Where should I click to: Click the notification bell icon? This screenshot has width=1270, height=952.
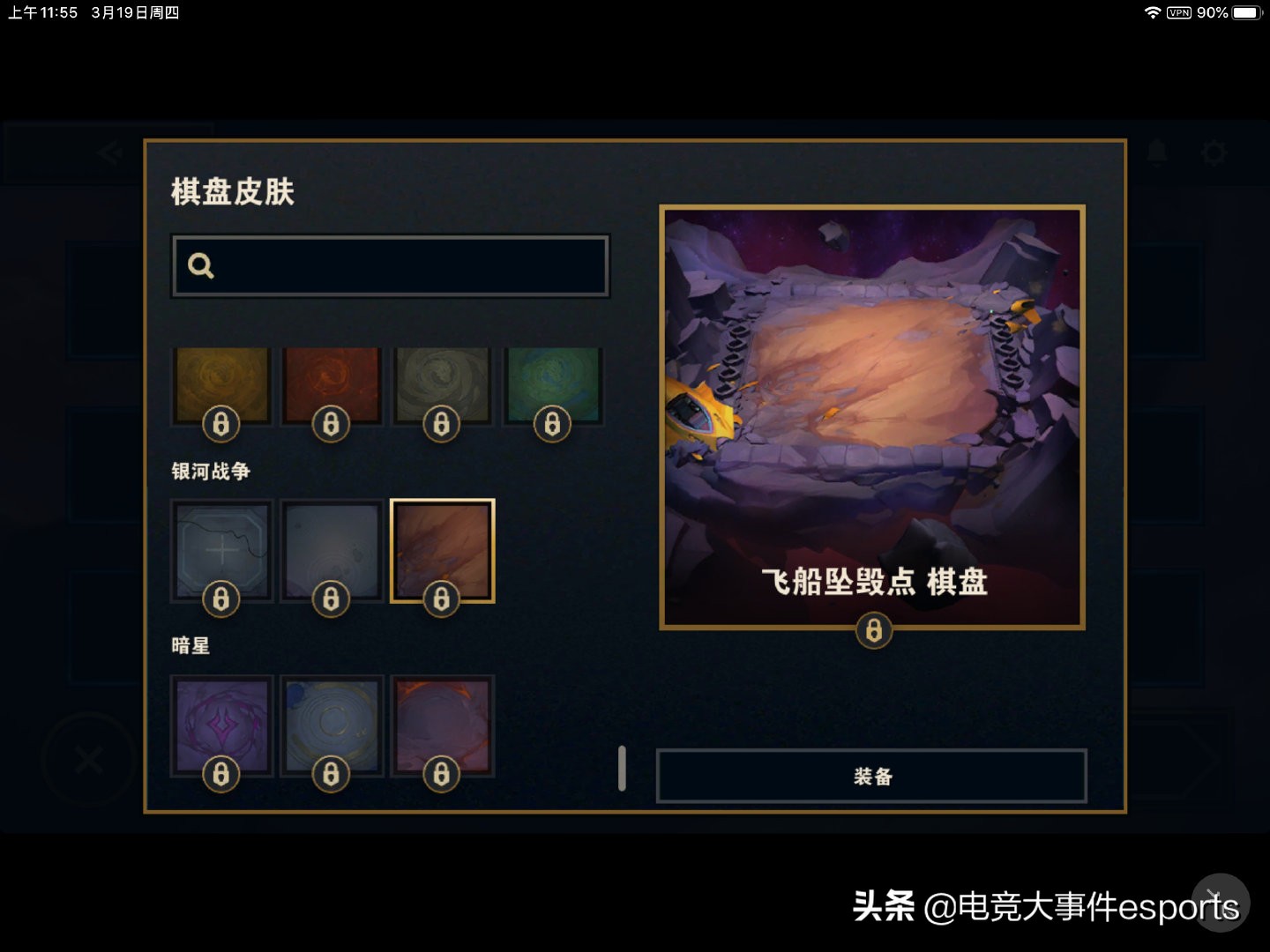(1157, 152)
